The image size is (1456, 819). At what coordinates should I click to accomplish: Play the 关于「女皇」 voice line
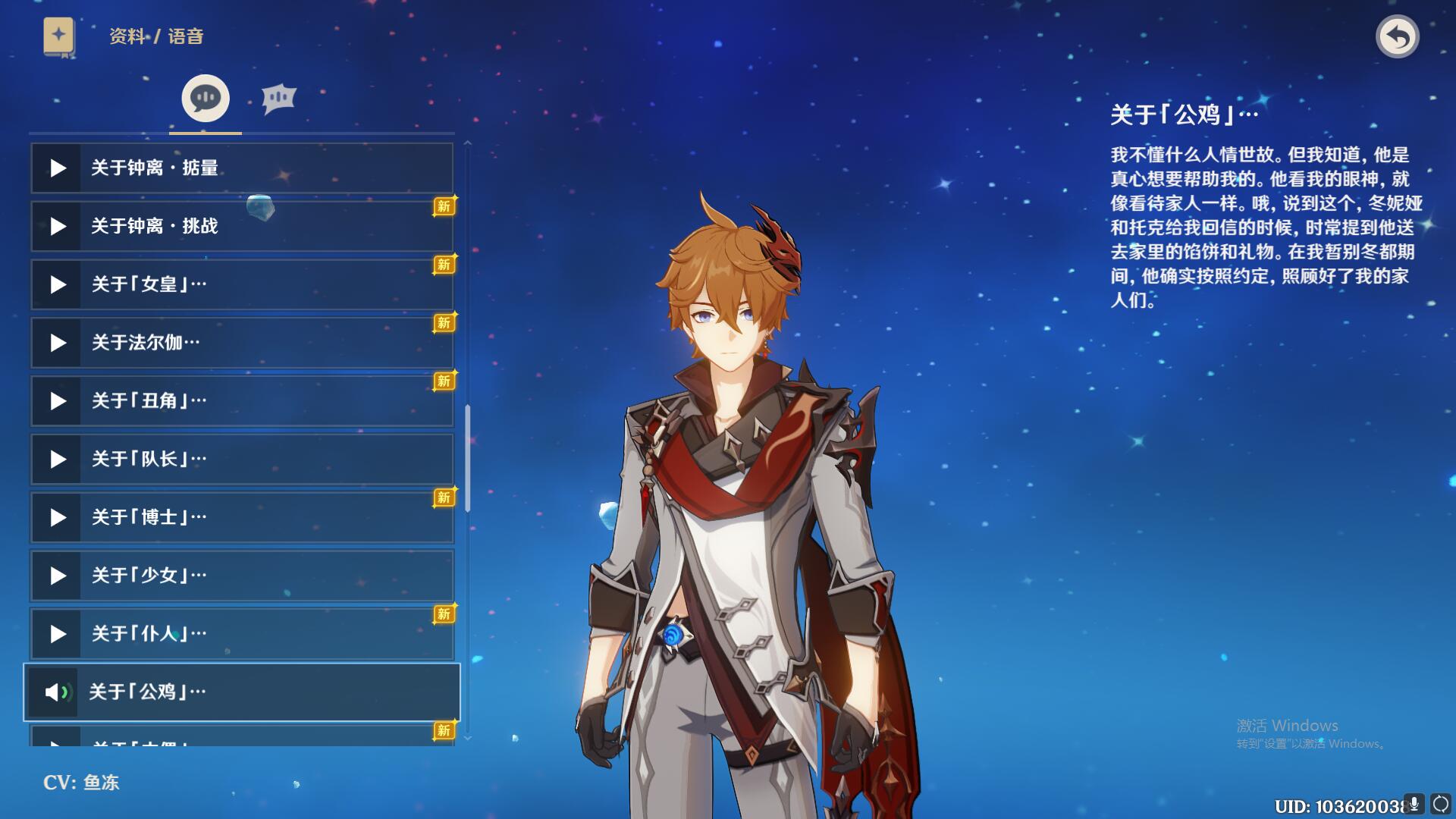pos(58,284)
